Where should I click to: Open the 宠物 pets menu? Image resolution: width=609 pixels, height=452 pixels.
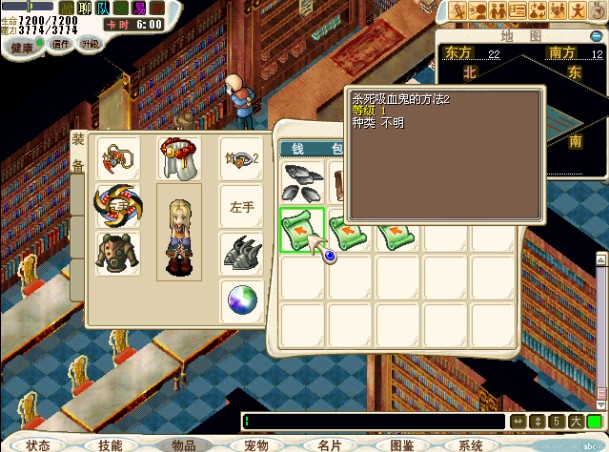pyautogui.click(x=256, y=445)
